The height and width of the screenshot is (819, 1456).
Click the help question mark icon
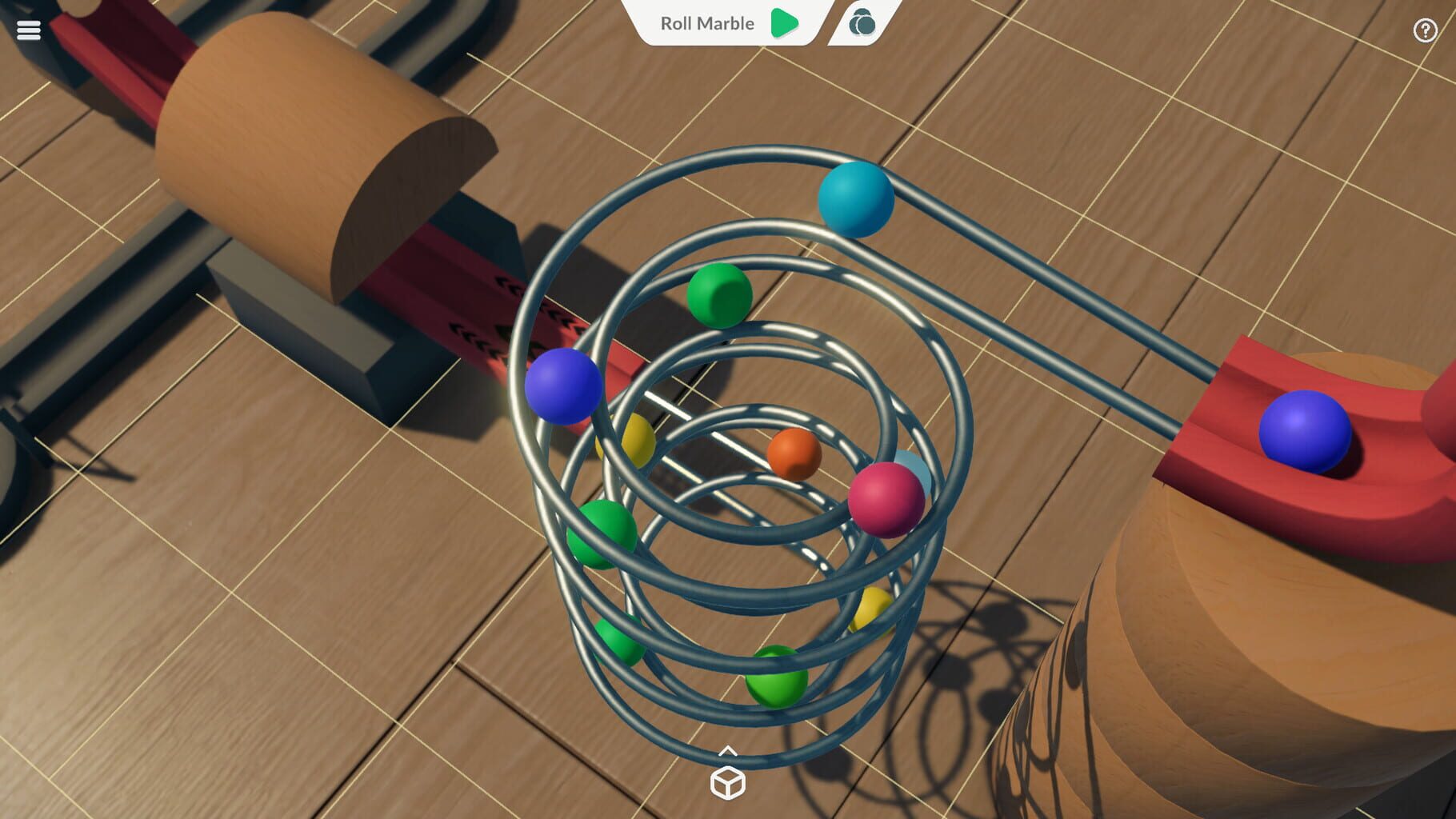(x=1426, y=30)
